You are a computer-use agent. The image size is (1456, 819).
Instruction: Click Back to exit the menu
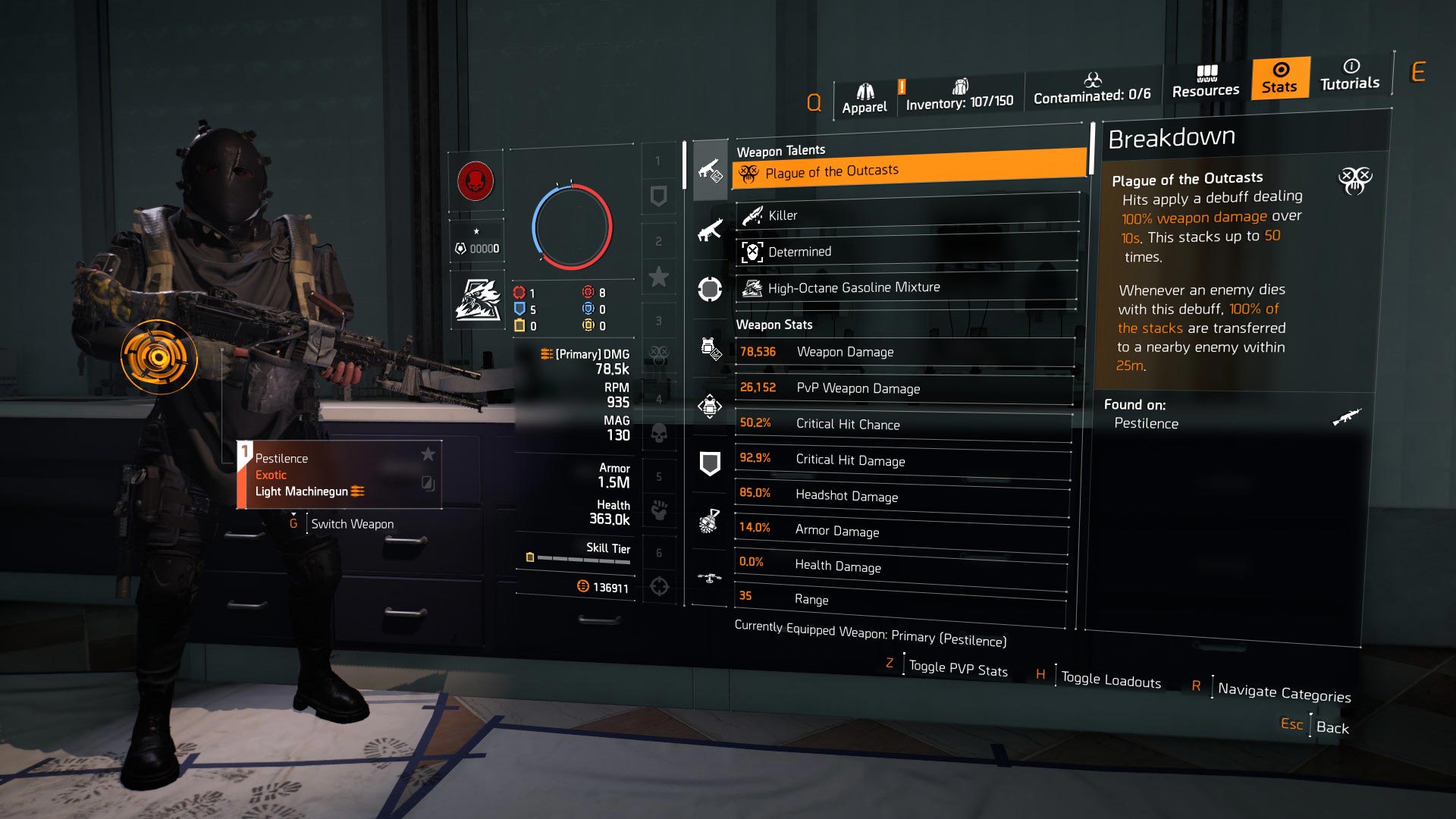[1332, 727]
